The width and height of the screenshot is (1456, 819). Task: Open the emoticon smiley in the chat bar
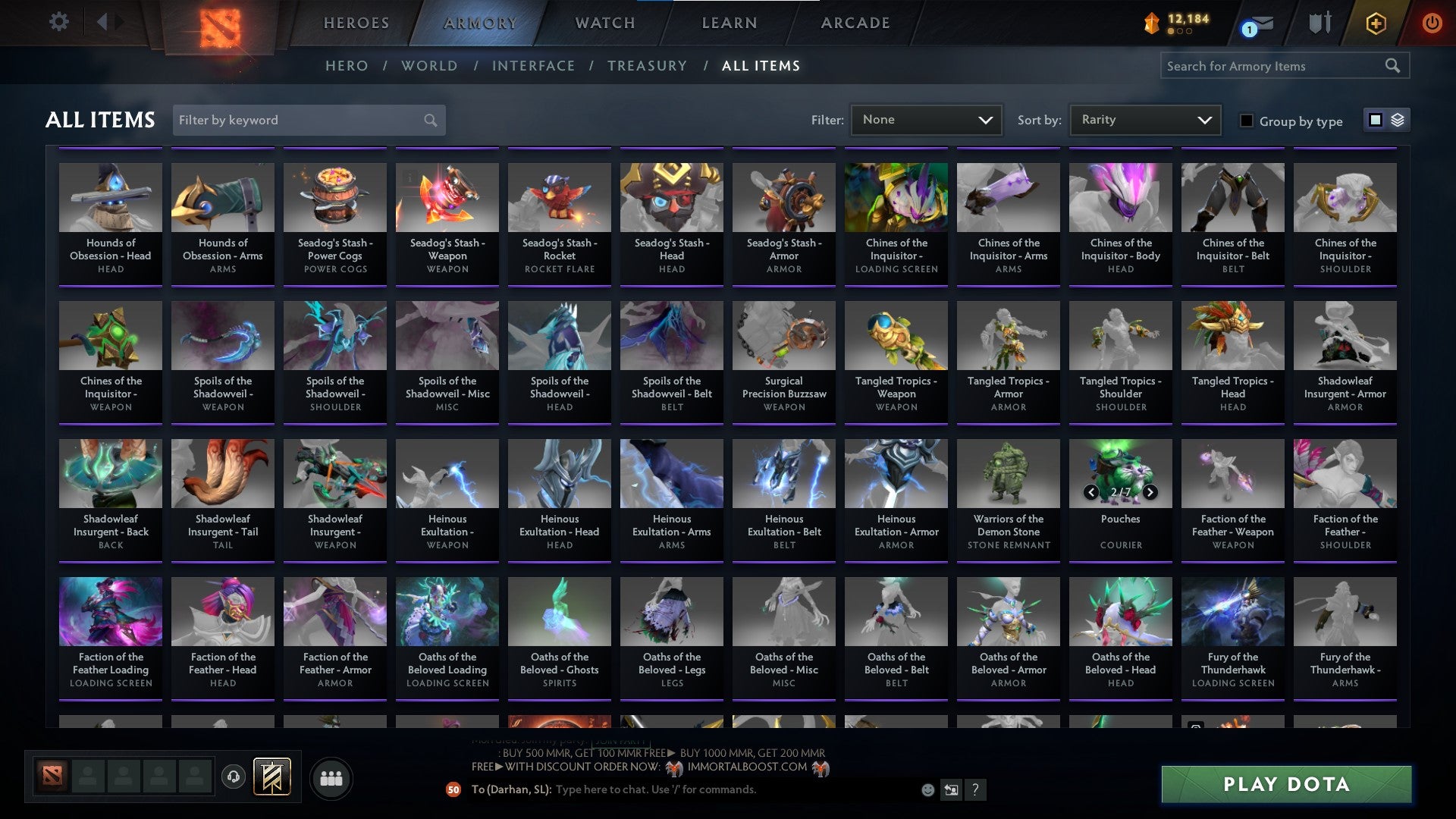click(929, 789)
